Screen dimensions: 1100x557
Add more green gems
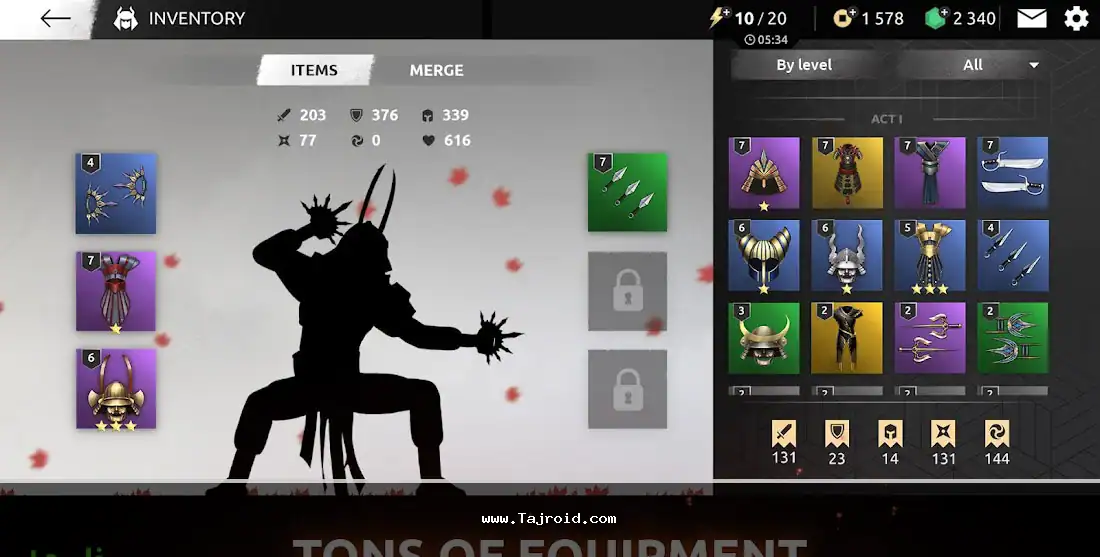[935, 18]
